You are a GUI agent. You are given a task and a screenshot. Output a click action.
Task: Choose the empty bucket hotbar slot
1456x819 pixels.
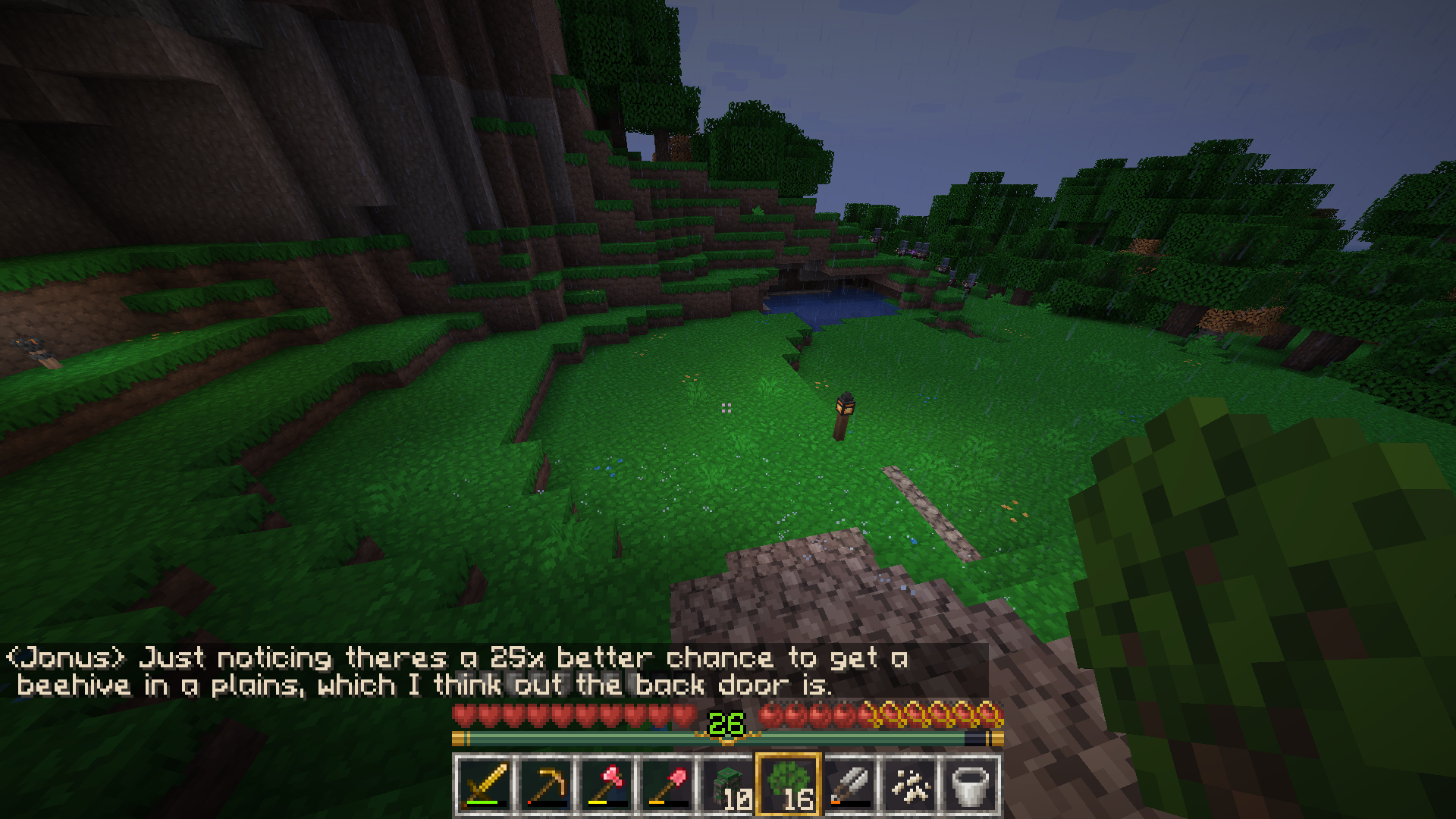pos(970,785)
